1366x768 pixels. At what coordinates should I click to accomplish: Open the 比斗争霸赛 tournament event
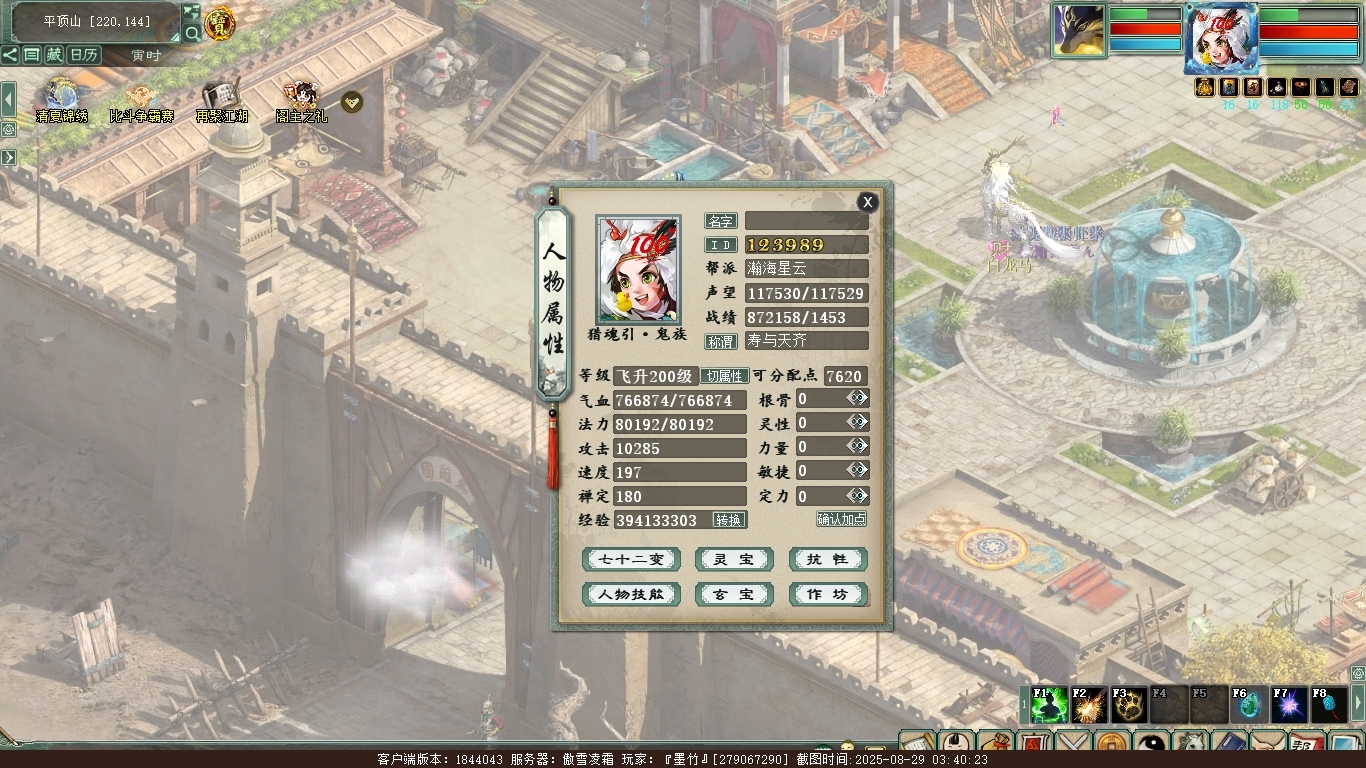(141, 98)
